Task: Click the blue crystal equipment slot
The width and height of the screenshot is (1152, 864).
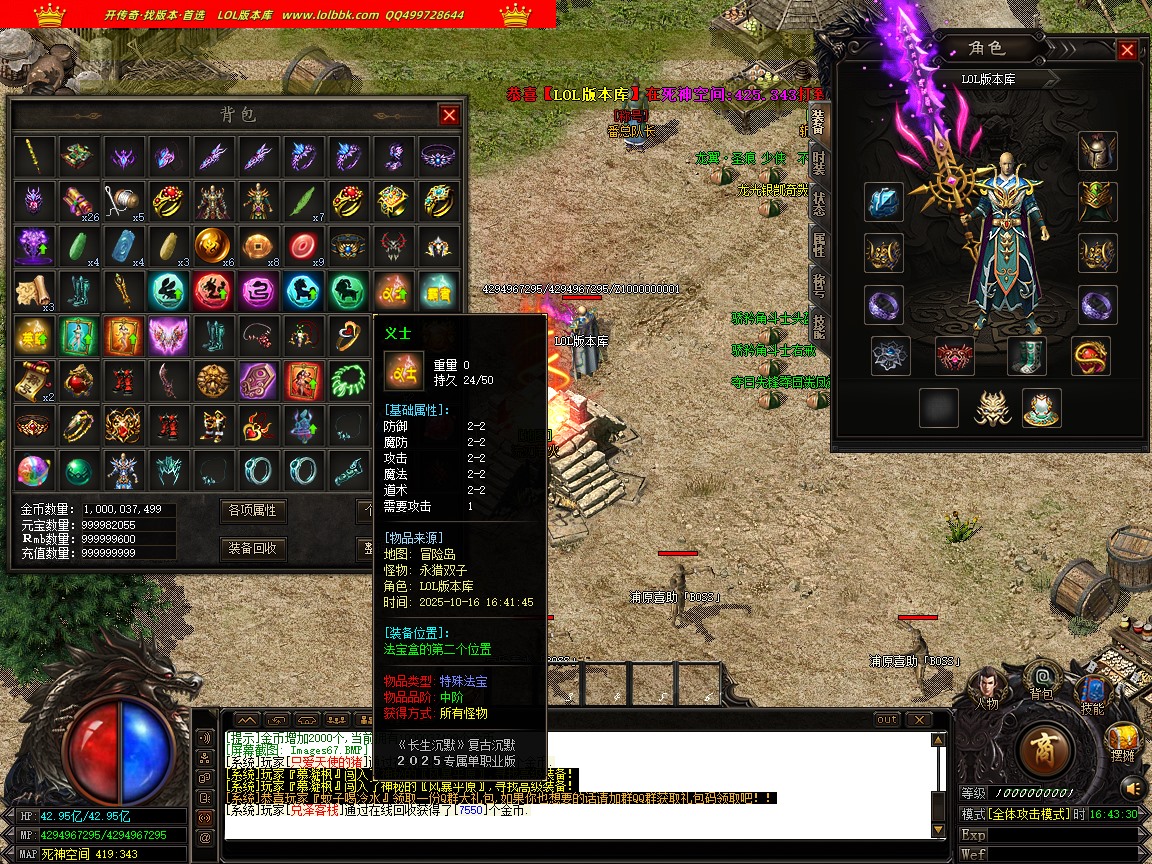Action: pyautogui.click(x=884, y=203)
